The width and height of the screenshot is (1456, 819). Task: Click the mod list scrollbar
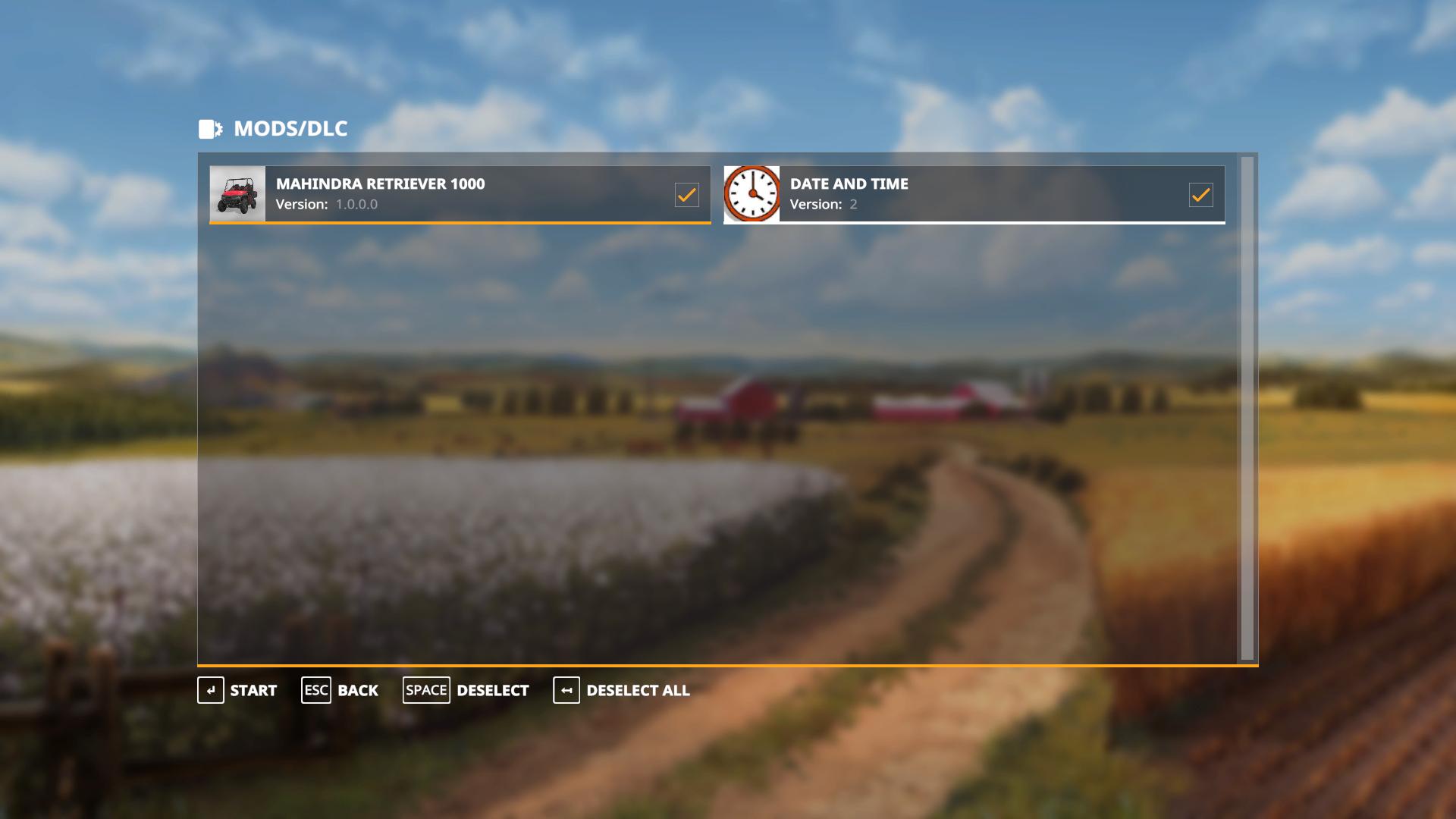[x=1247, y=408]
